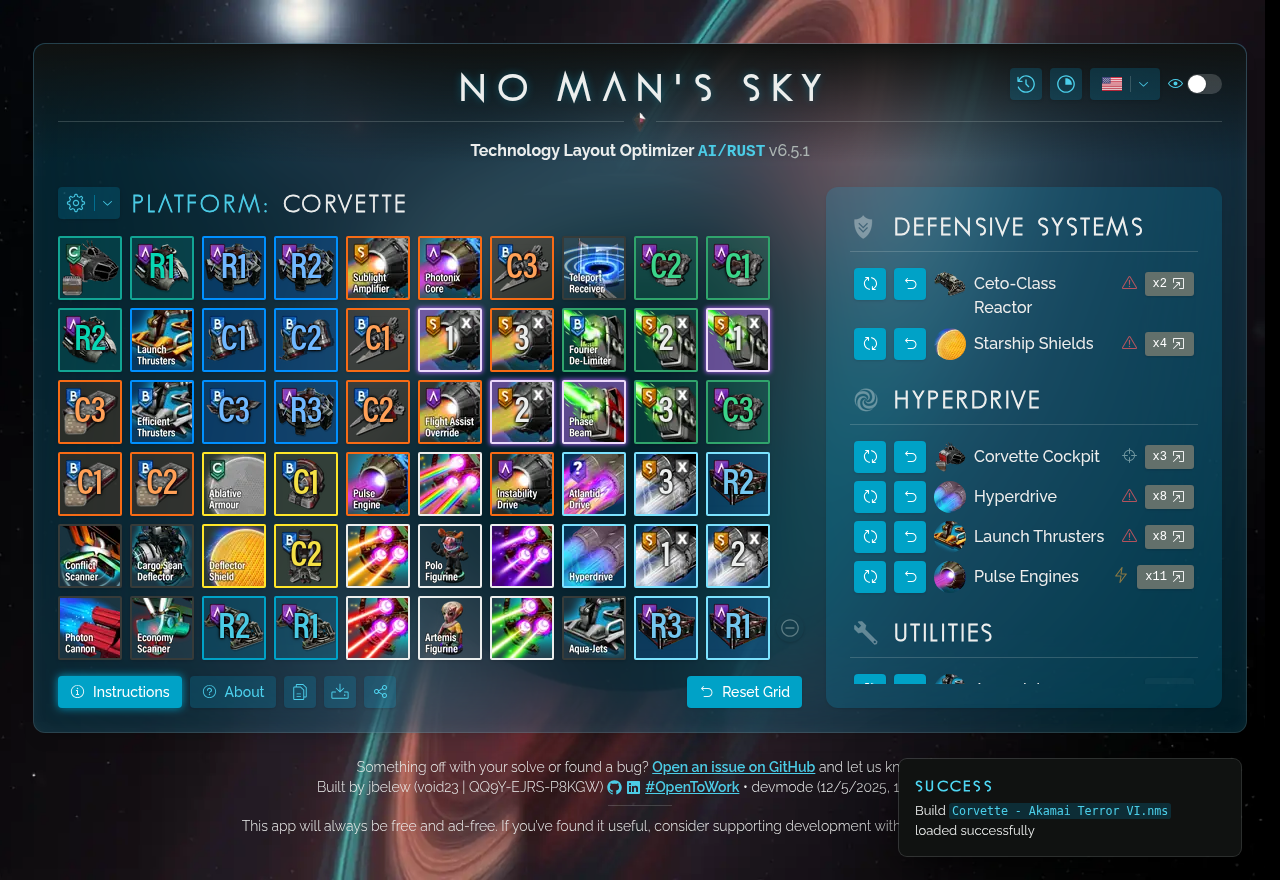Click the Reset Grid button
The image size is (1280, 880).
744,691
